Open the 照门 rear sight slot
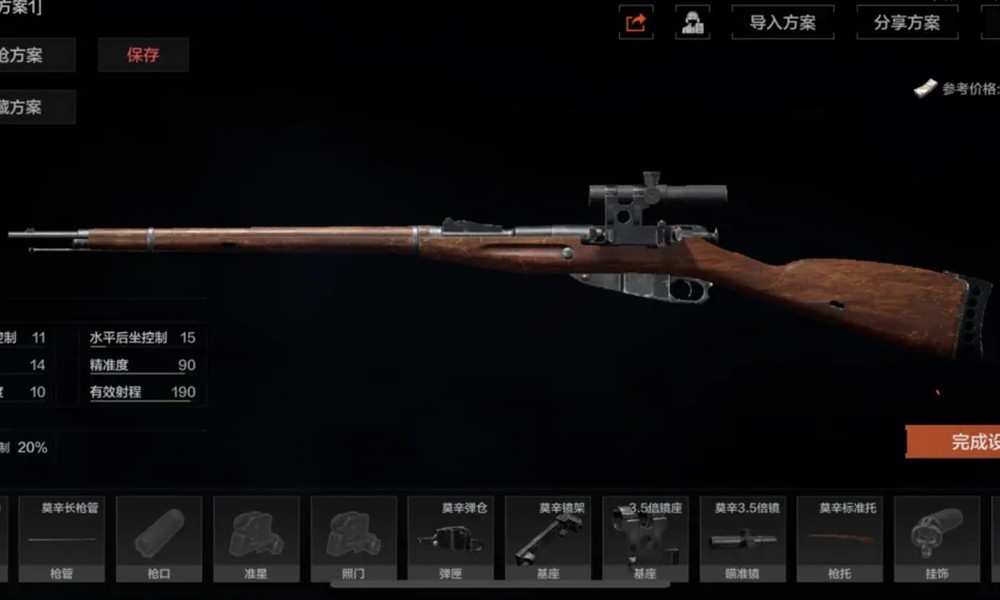Viewport: 1000px width, 600px height. [354, 539]
